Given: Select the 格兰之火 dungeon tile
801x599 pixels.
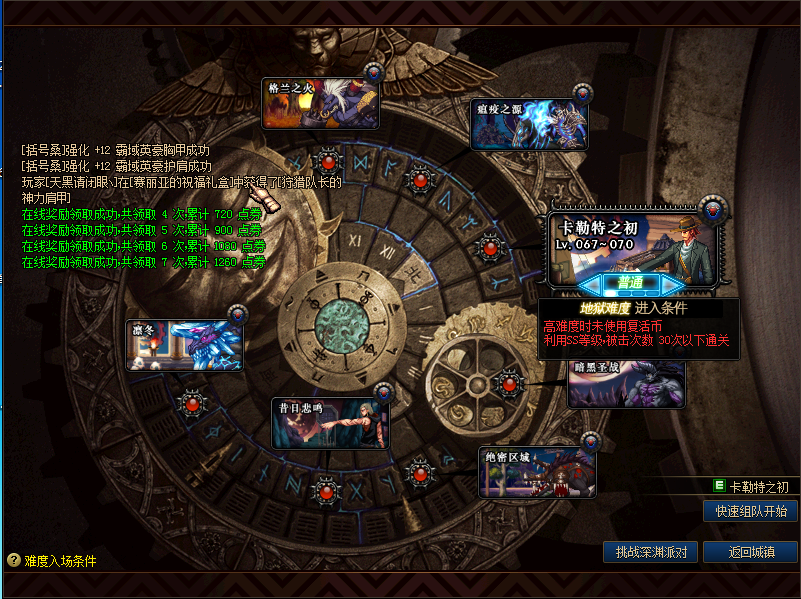Looking at the screenshot, I should pos(320,103).
